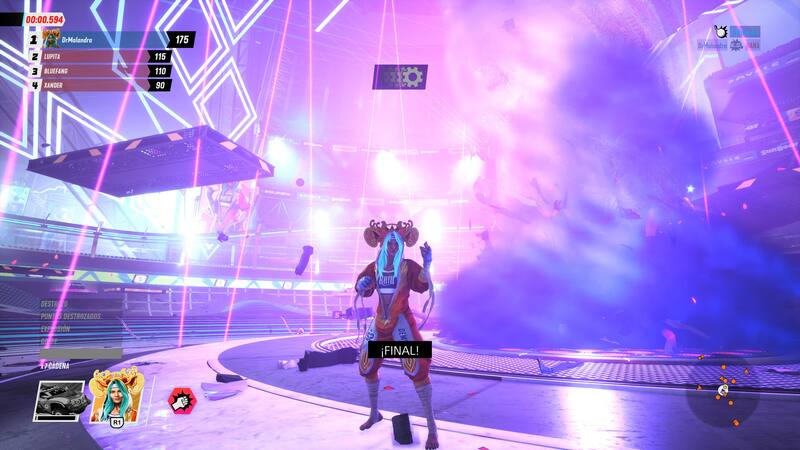Click the teal-haired character portrait
This screenshot has height=450, width=800.
[x=113, y=396]
